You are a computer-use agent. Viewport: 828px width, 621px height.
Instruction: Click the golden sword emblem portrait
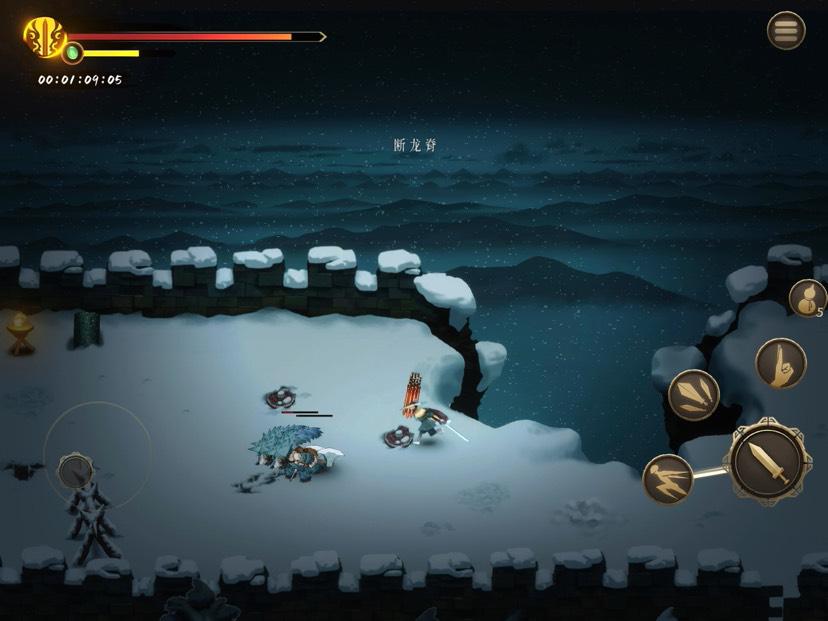(x=44, y=38)
